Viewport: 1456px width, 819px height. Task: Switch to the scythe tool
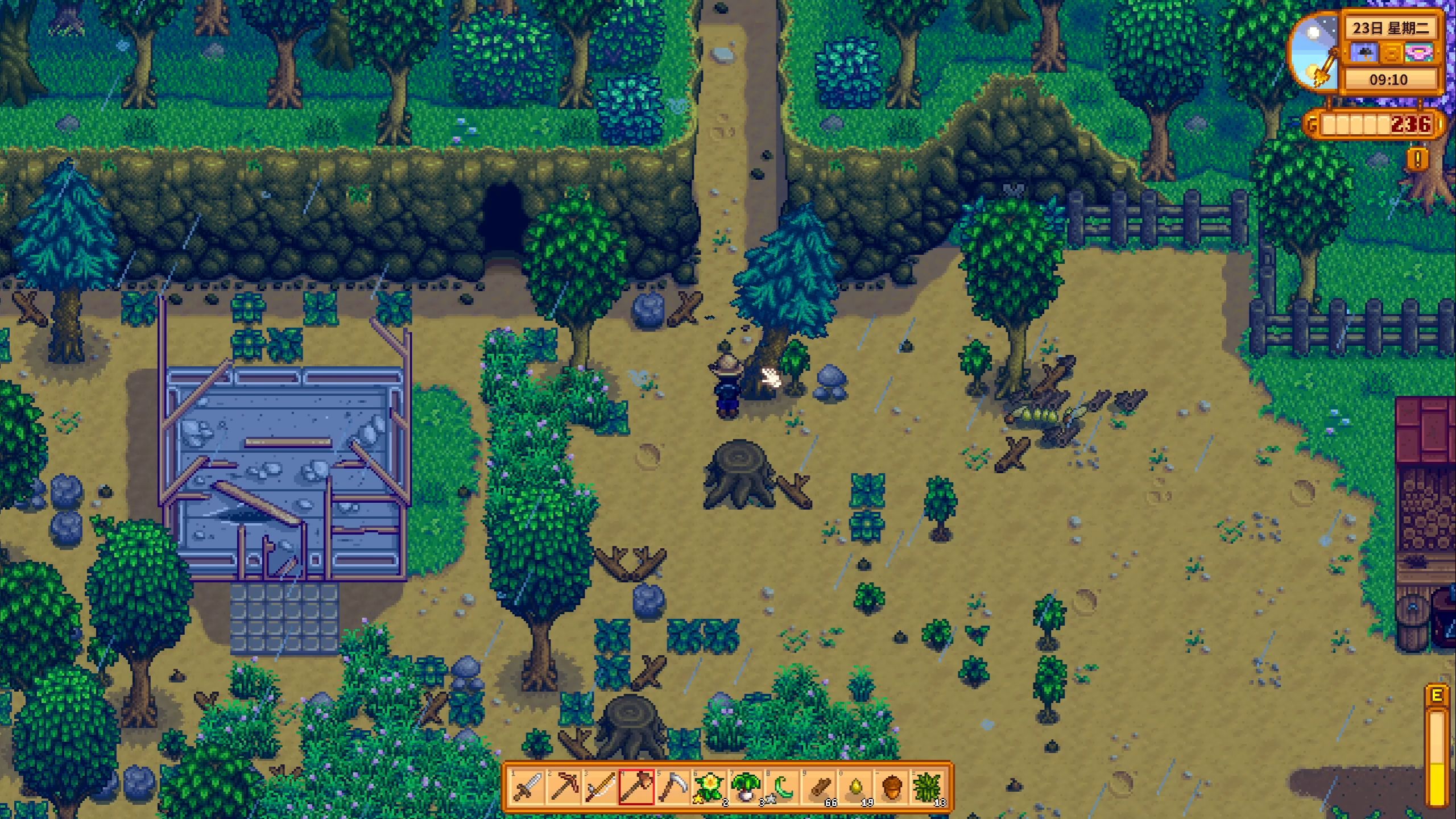point(672,788)
